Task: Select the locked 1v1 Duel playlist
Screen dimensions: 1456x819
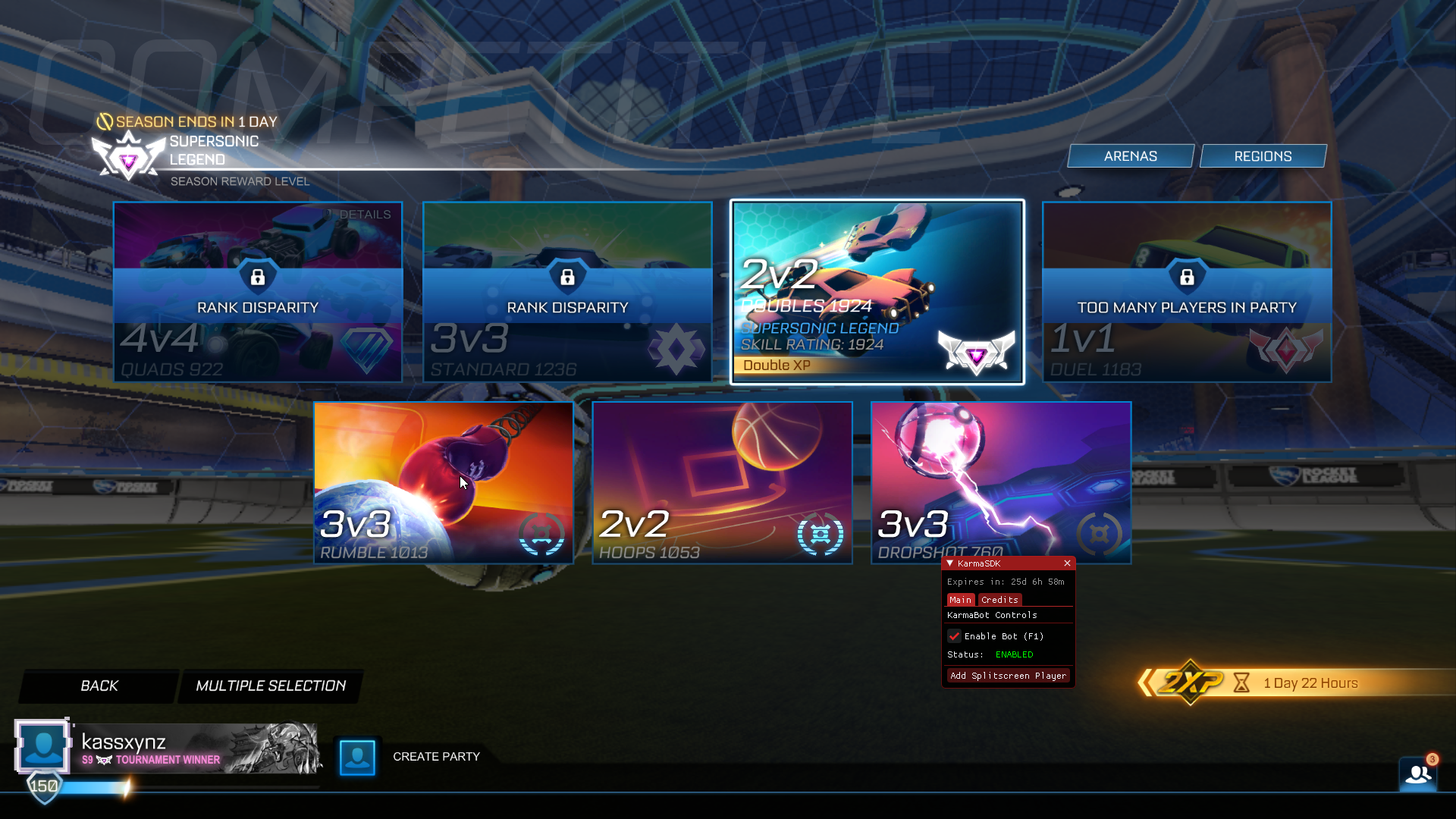Action: [x=1187, y=292]
